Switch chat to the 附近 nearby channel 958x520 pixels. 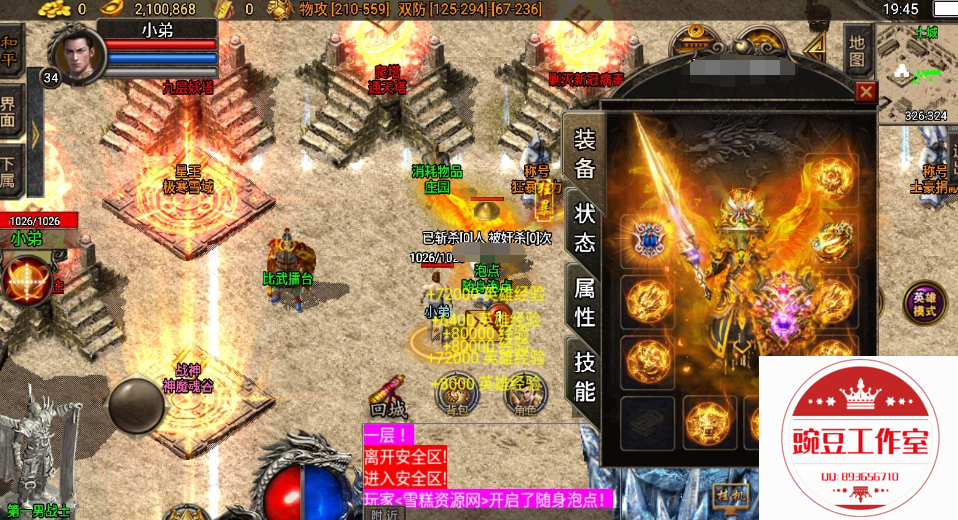(385, 514)
